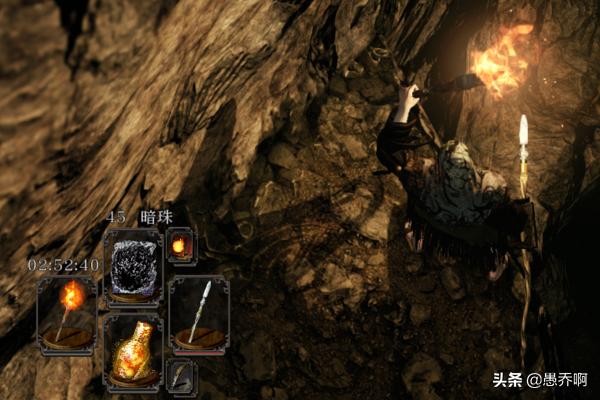This screenshot has width=600, height=400.
Task: Select the Estus Flask item slot
Action: pos(132,351)
